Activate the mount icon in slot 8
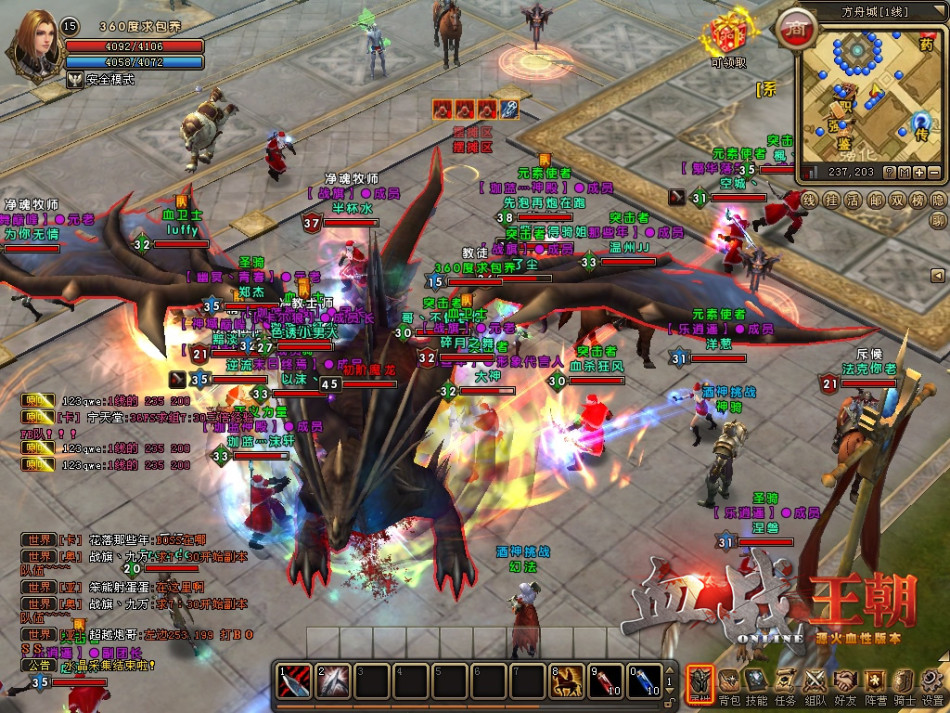Image resolution: width=950 pixels, height=713 pixels. coord(568,682)
